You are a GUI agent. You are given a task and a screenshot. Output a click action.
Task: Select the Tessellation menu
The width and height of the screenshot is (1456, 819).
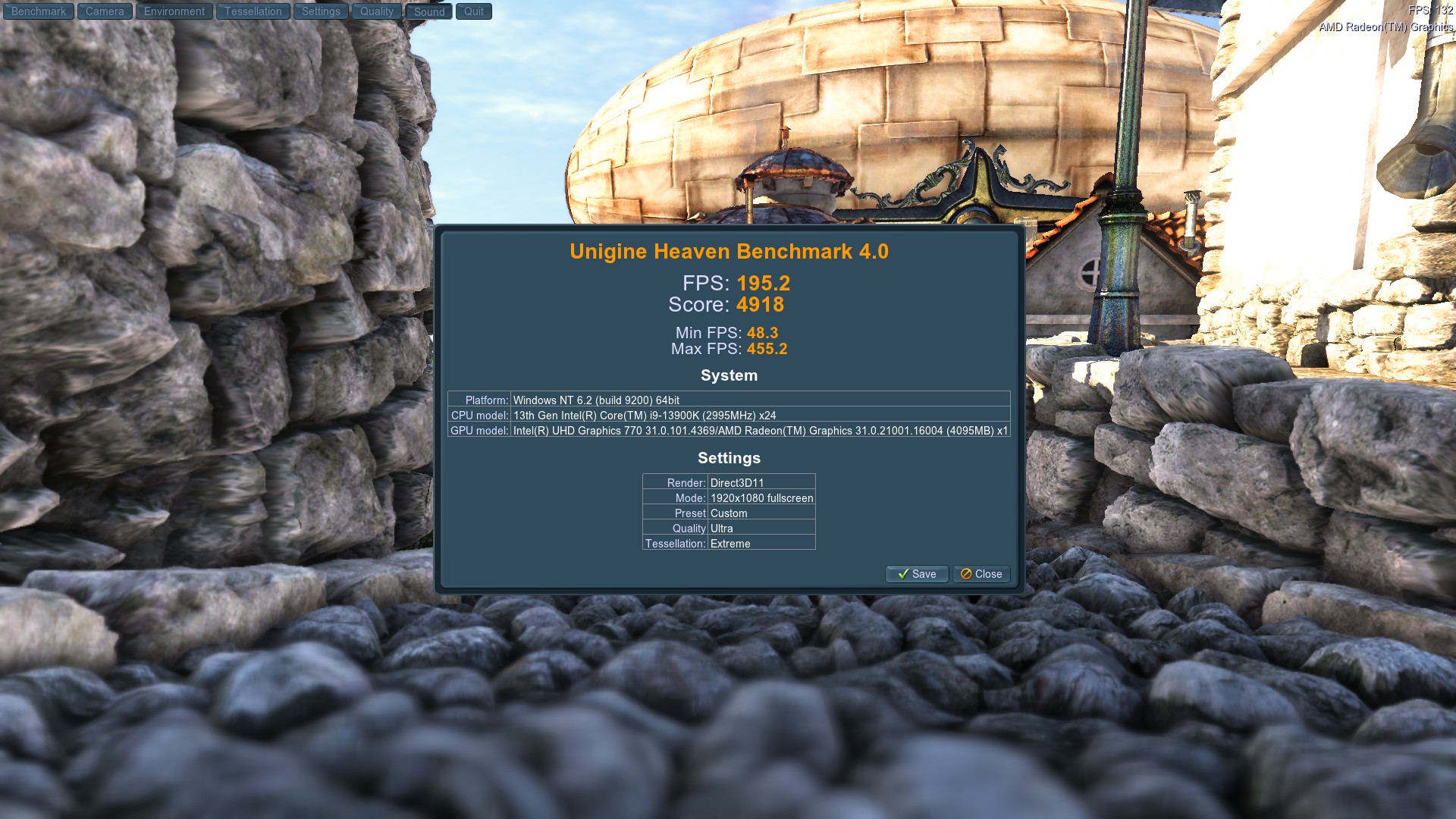(x=253, y=11)
